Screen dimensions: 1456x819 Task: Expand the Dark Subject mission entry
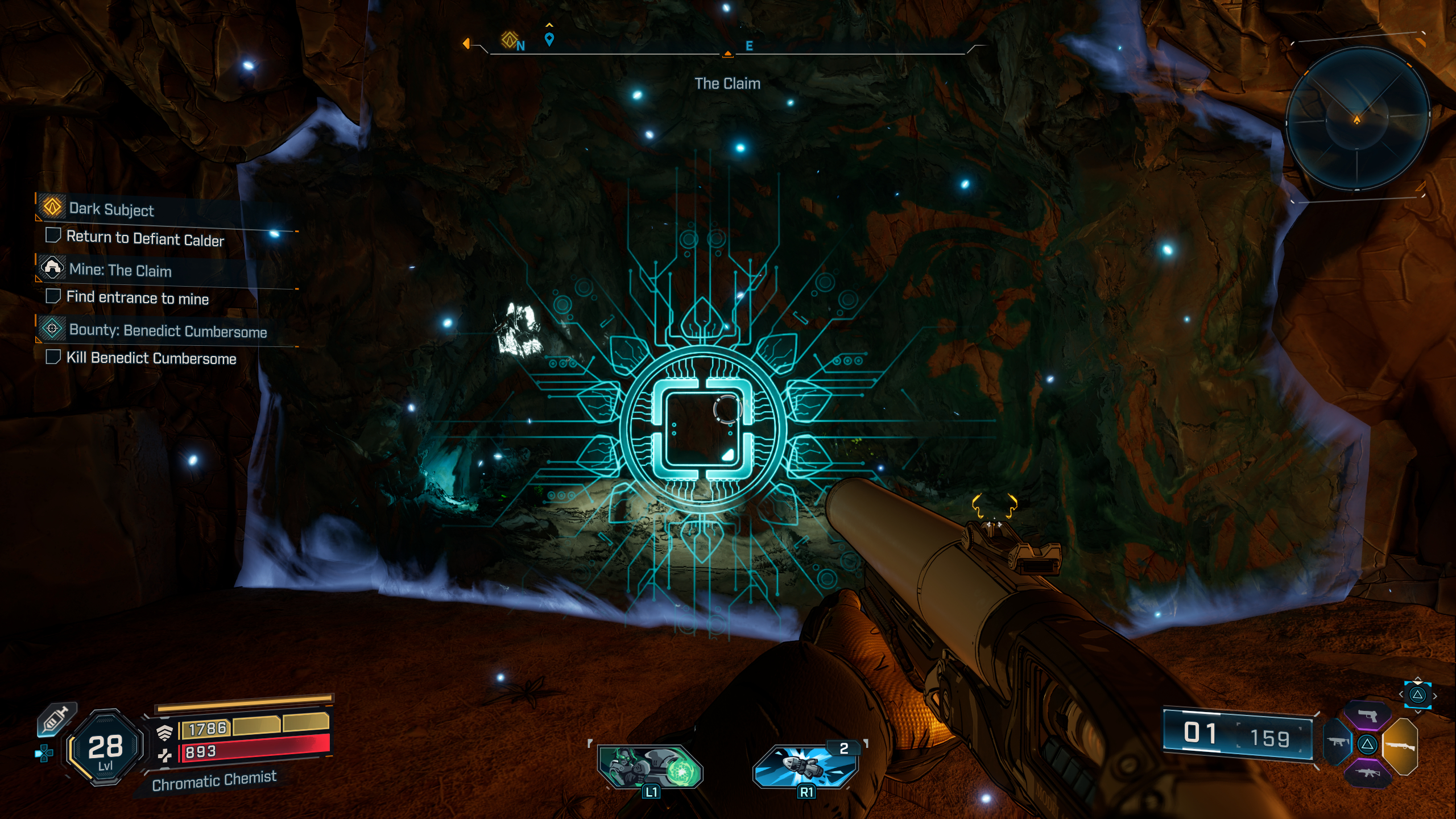(x=111, y=210)
